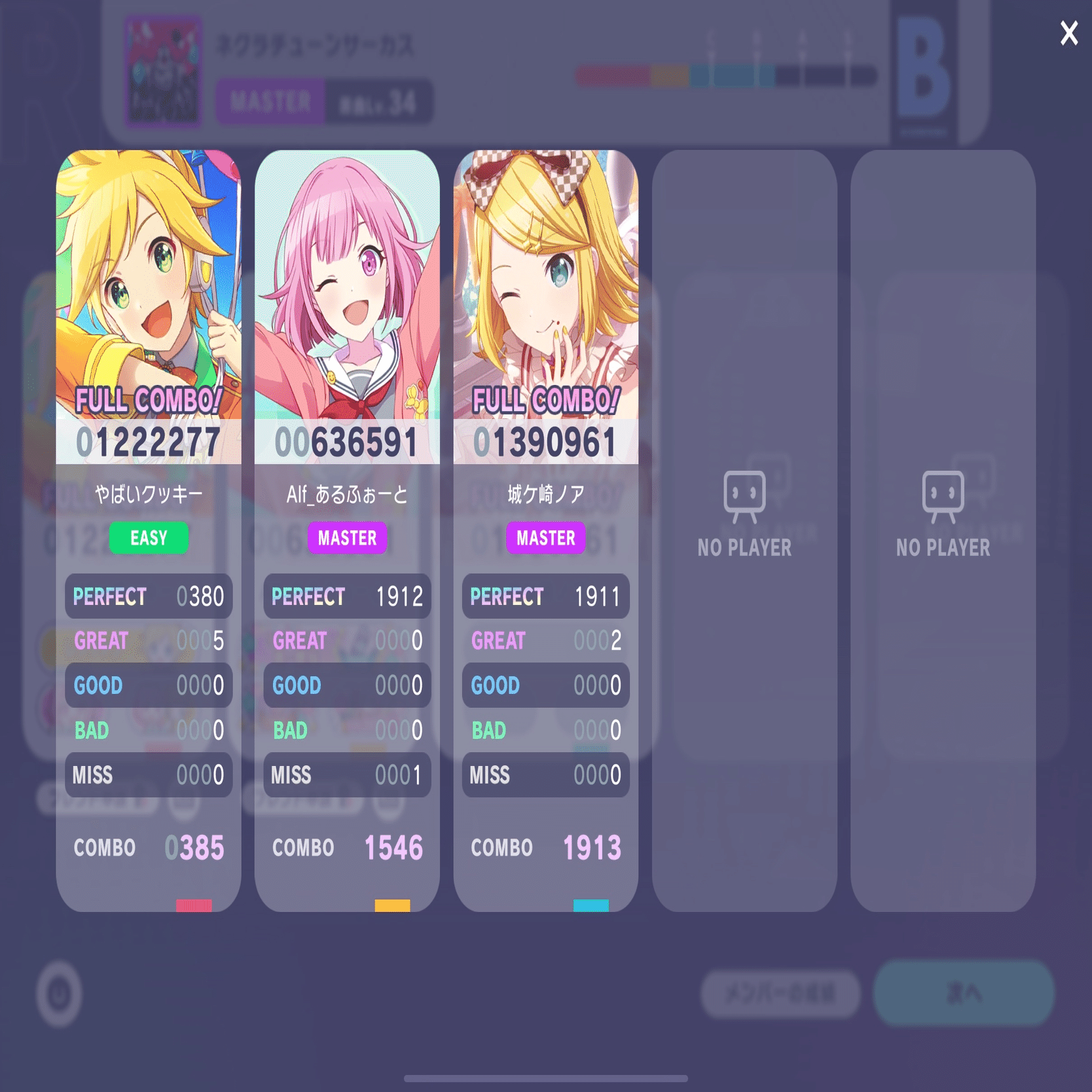This screenshot has width=1092, height=1092.
Task: Click the NO PLAYER robot icon in fourth slot
Action: pyautogui.click(x=744, y=496)
